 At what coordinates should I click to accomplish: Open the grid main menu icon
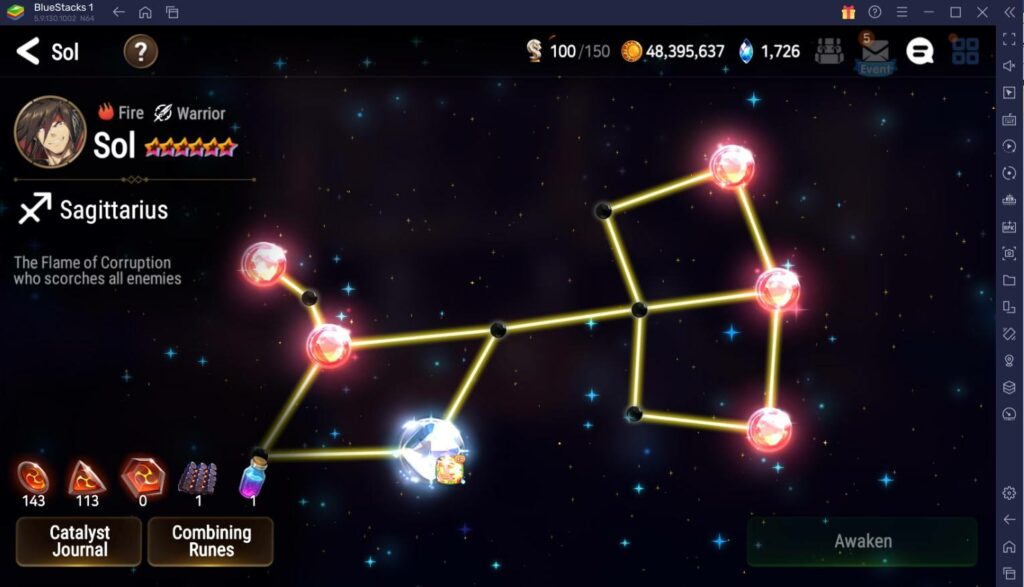pyautogui.click(x=965, y=51)
